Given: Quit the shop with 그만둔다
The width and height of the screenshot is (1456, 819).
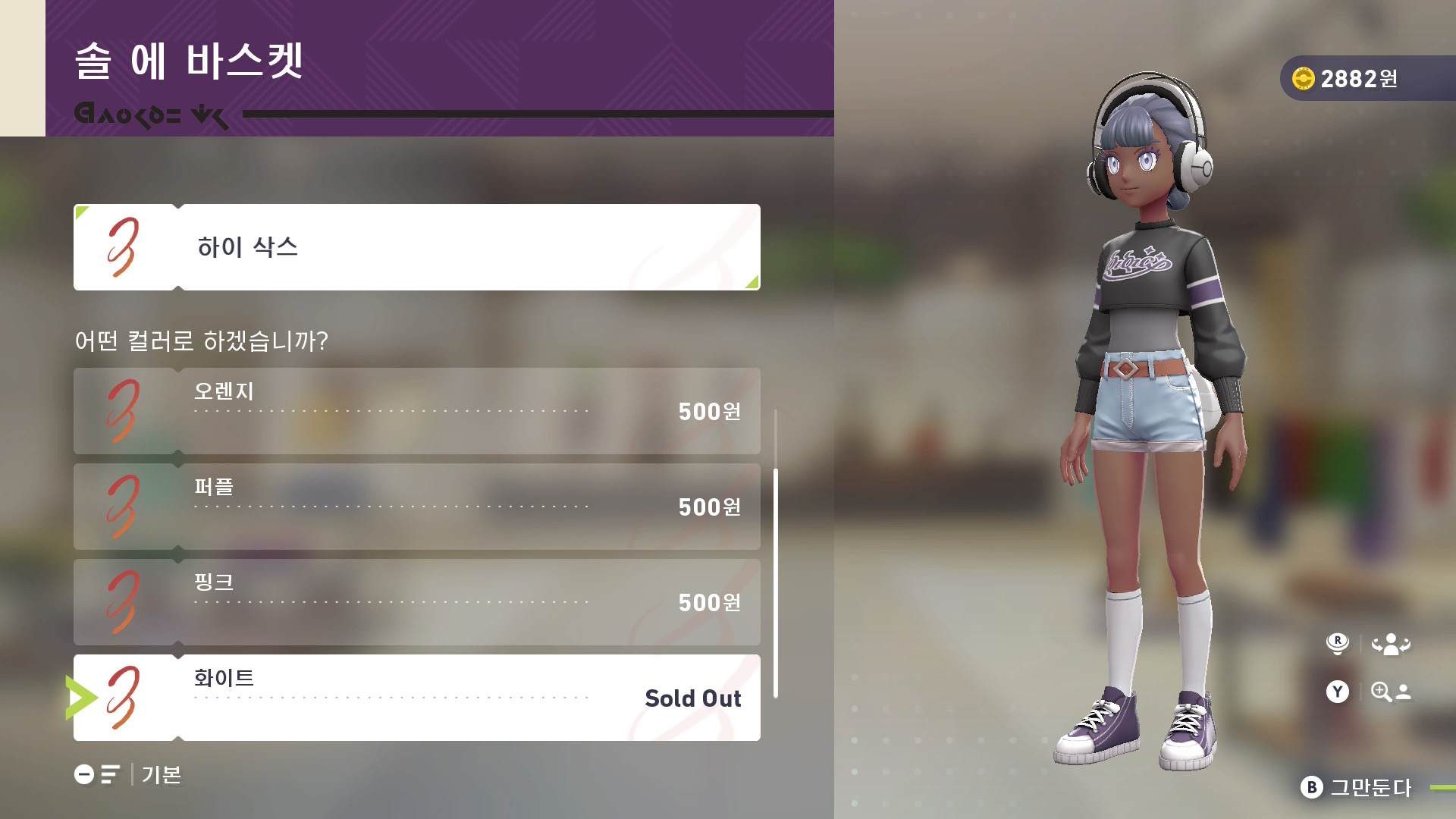Looking at the screenshot, I should point(1356,787).
